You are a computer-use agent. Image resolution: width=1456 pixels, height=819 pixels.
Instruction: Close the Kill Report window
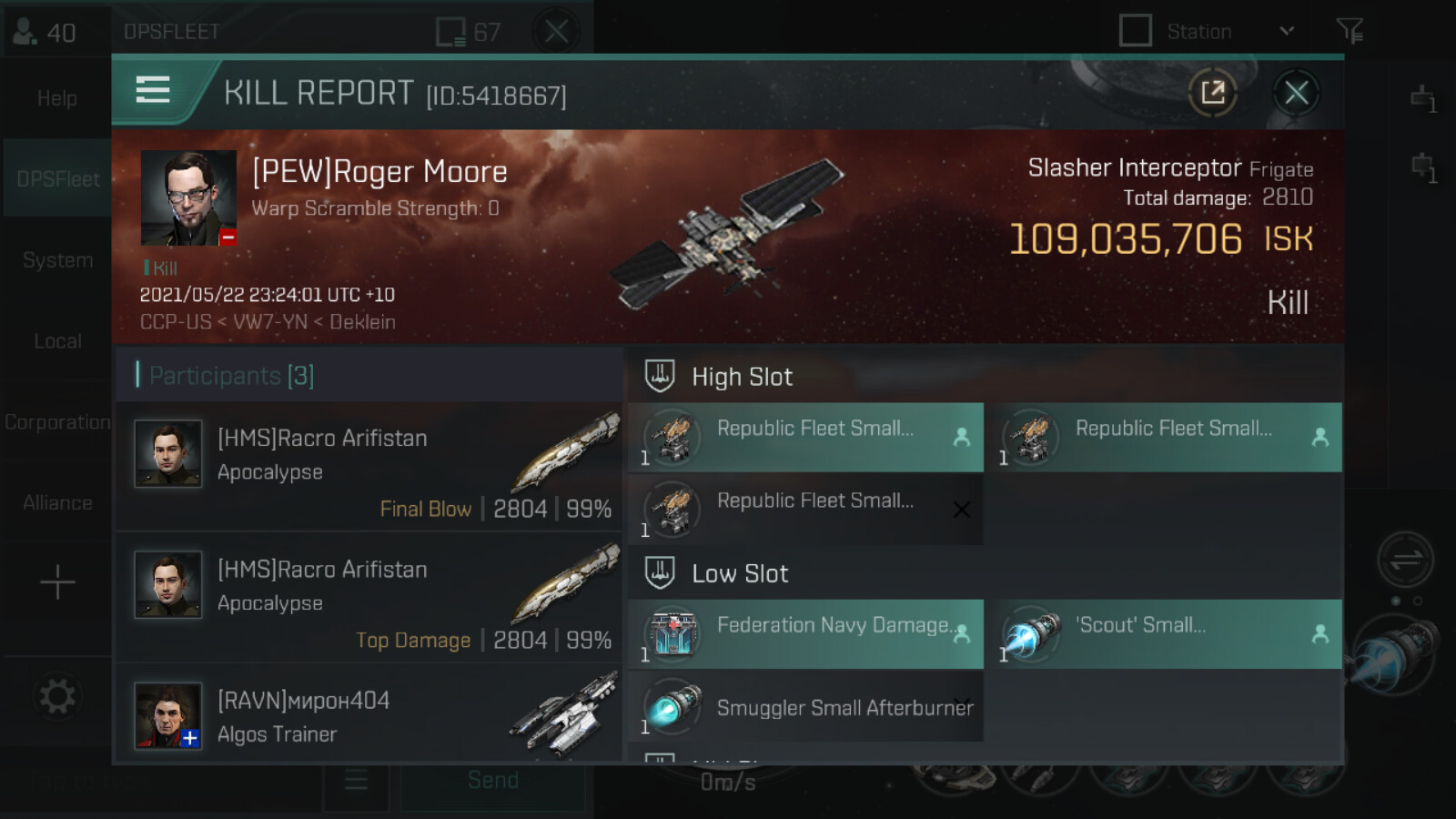1296,93
